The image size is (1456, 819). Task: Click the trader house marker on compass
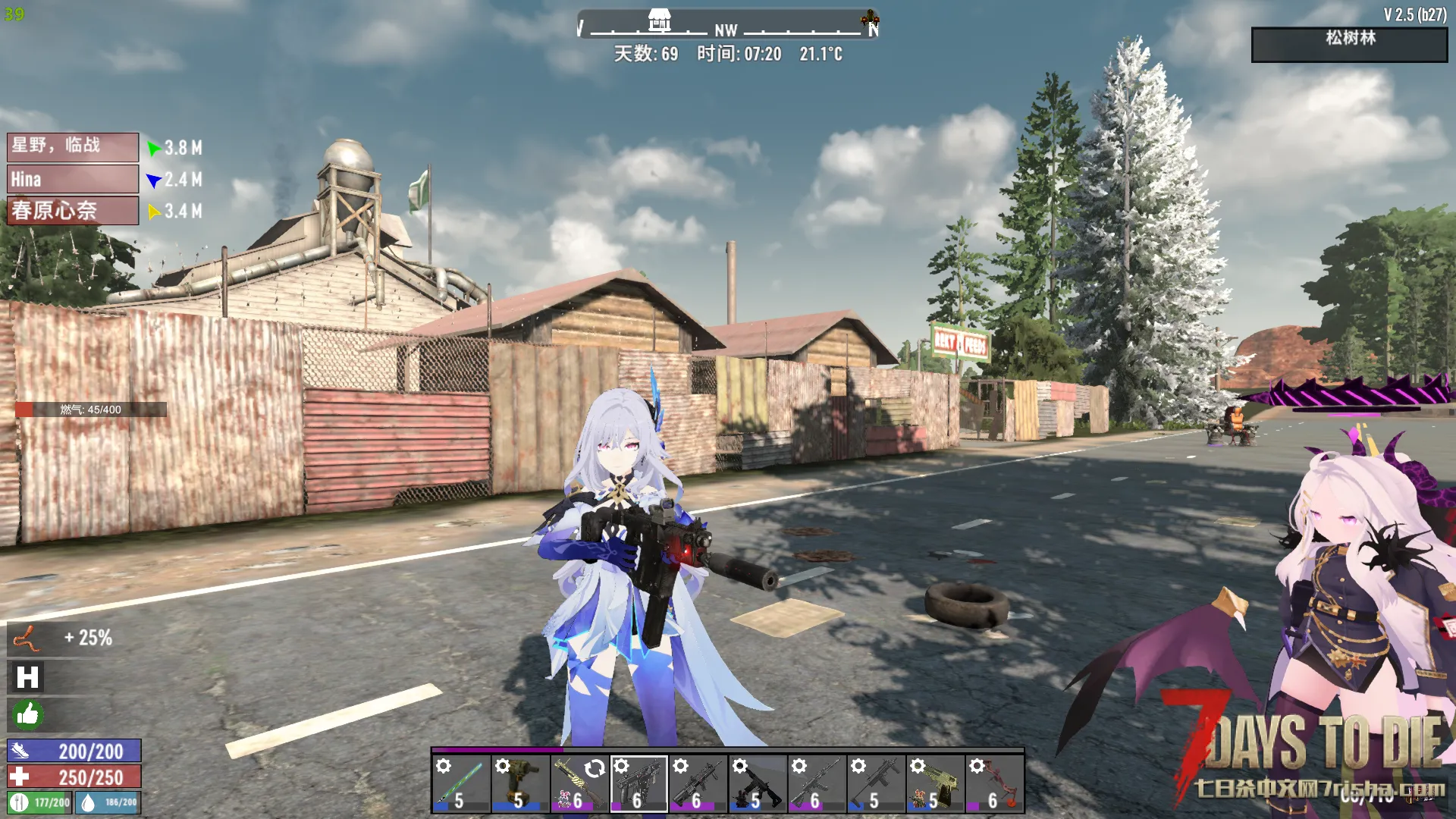pyautogui.click(x=660, y=20)
